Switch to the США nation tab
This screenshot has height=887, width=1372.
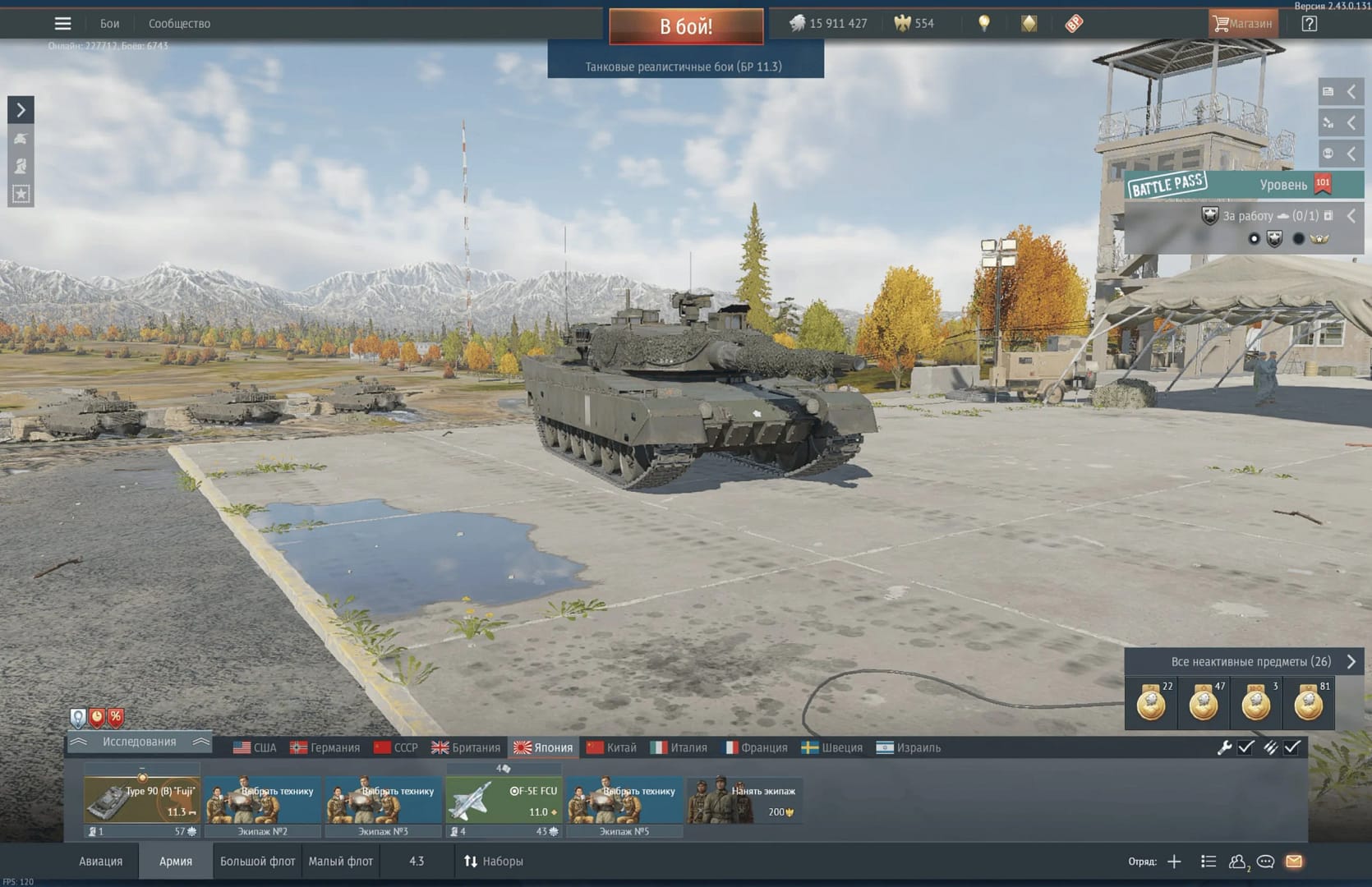pos(255,747)
